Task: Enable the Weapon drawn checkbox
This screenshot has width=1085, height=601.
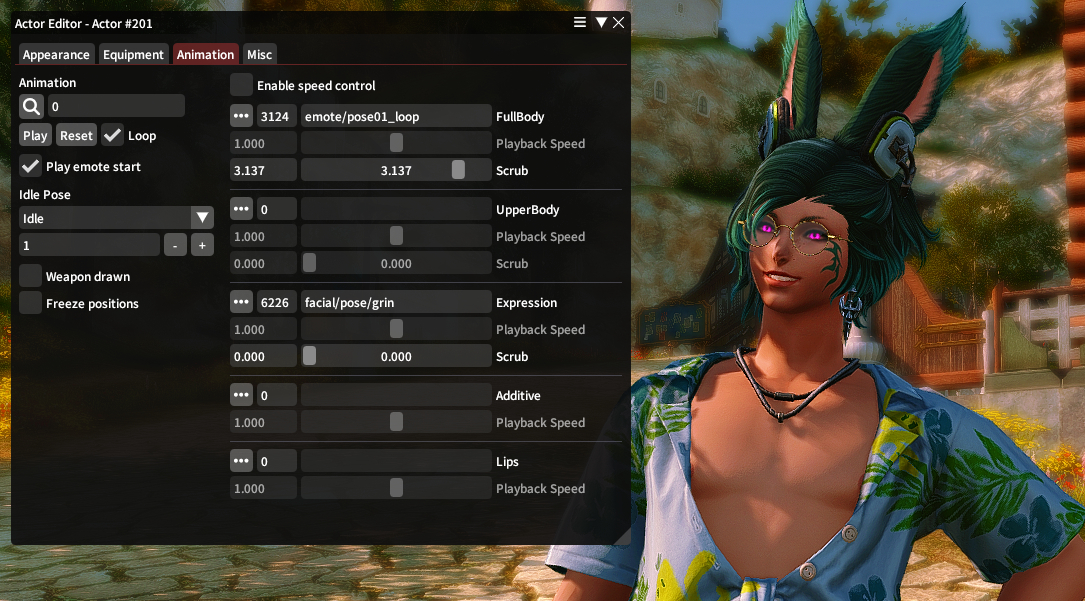Action: coord(31,277)
